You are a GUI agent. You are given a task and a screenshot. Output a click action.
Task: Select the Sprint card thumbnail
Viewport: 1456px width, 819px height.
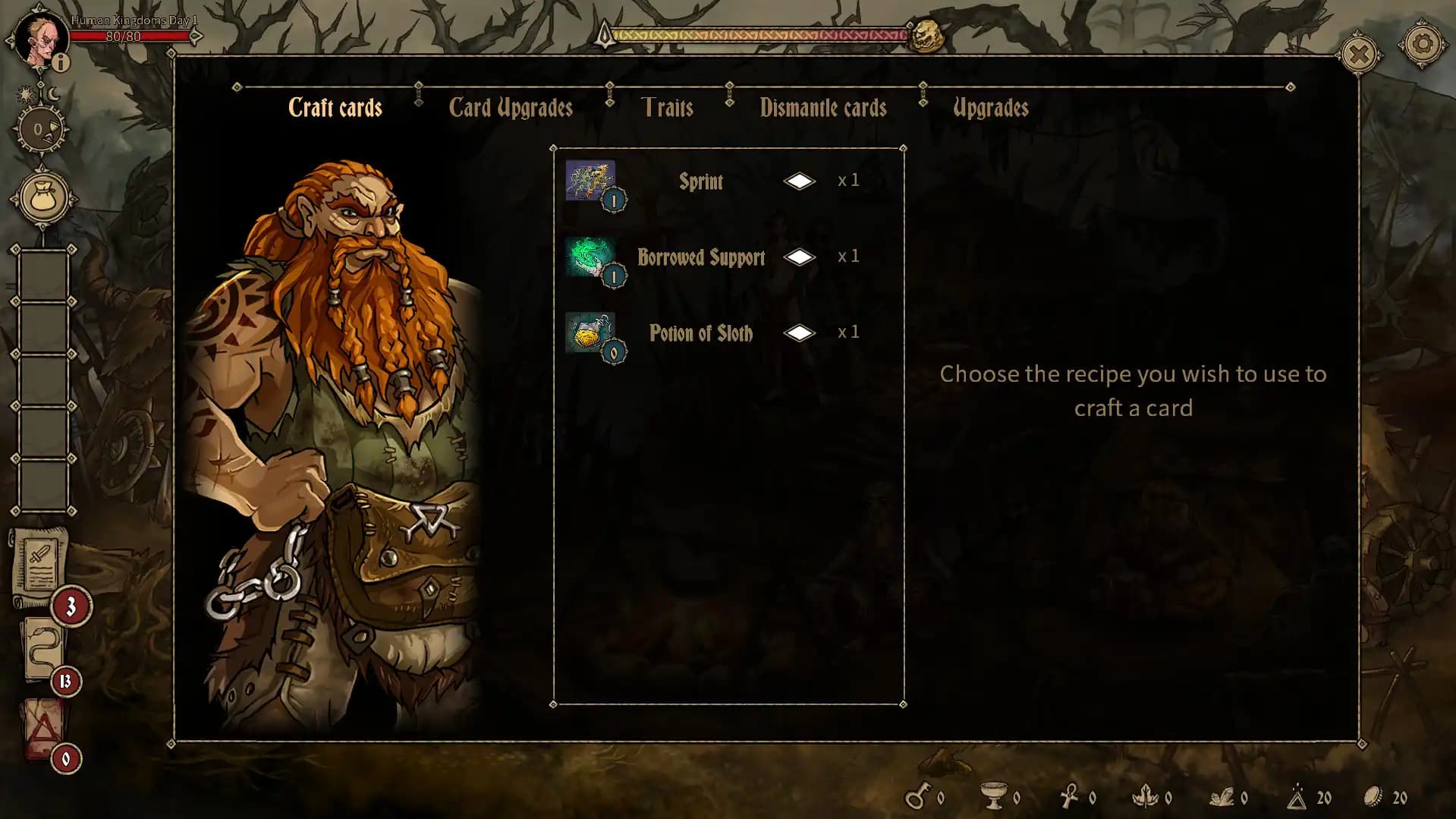pyautogui.click(x=592, y=181)
